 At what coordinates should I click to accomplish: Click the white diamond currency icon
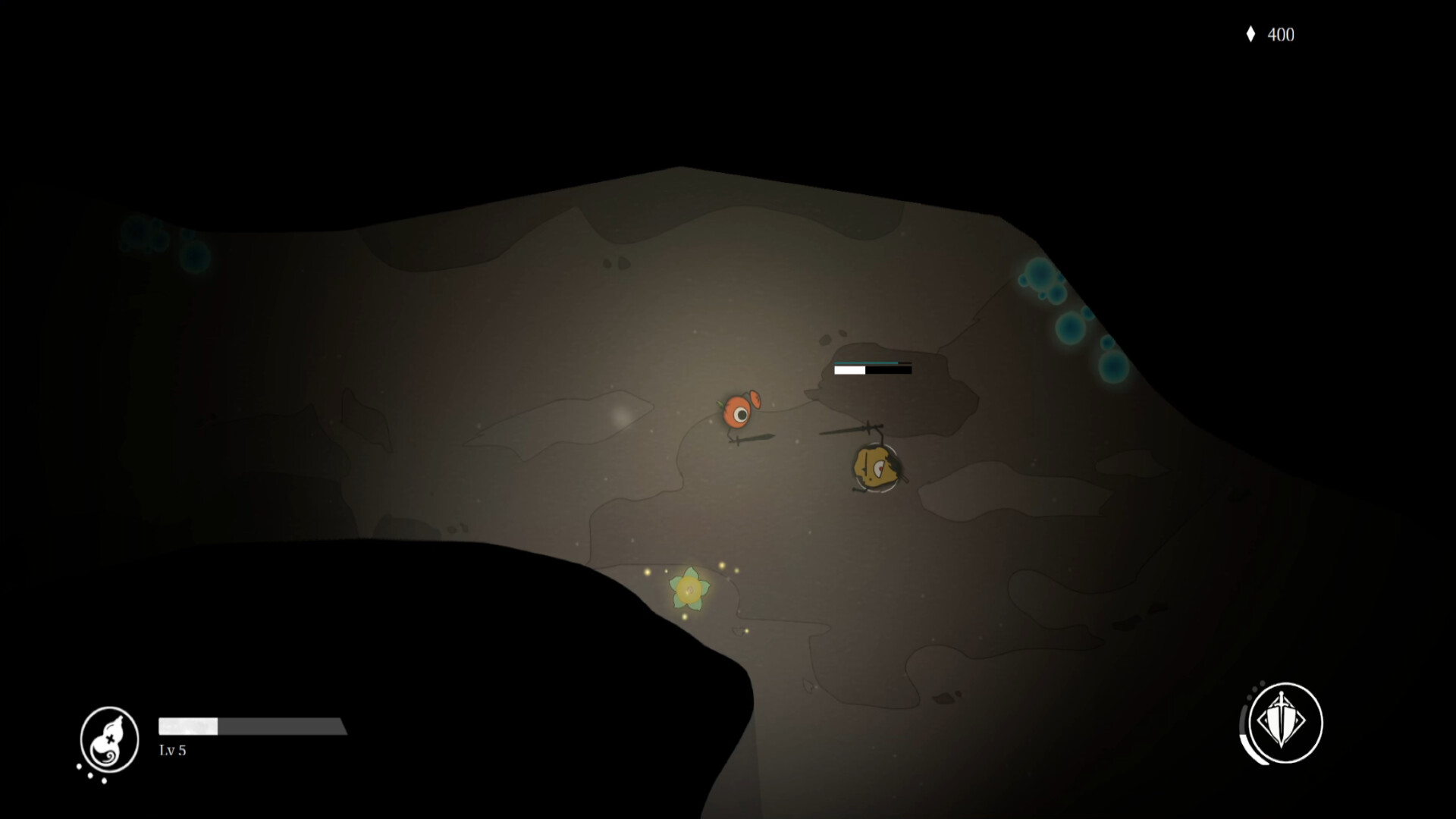point(1251,34)
